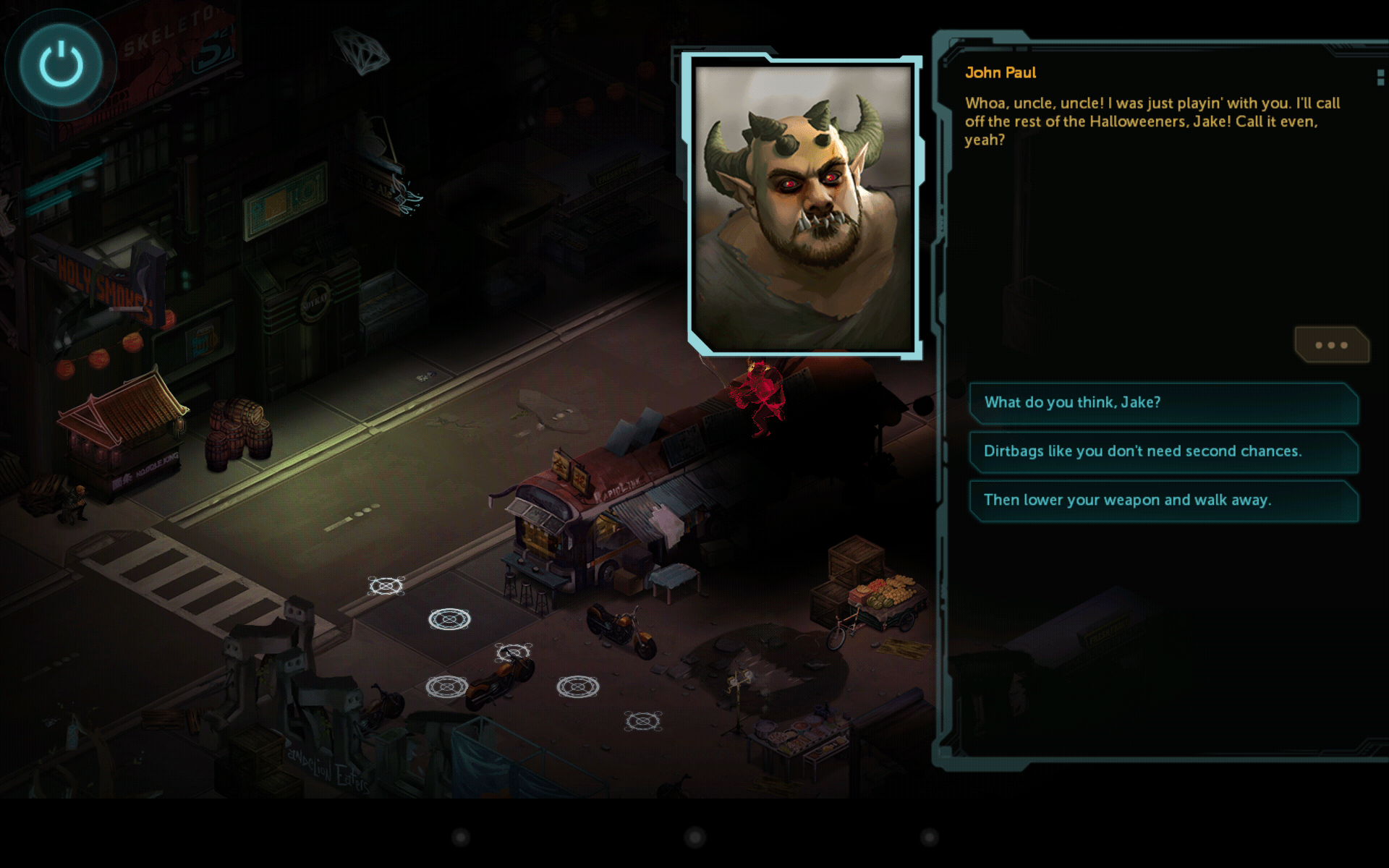Choose "What do you think, Jake?" reply
1389x868 pixels.
1163,403
